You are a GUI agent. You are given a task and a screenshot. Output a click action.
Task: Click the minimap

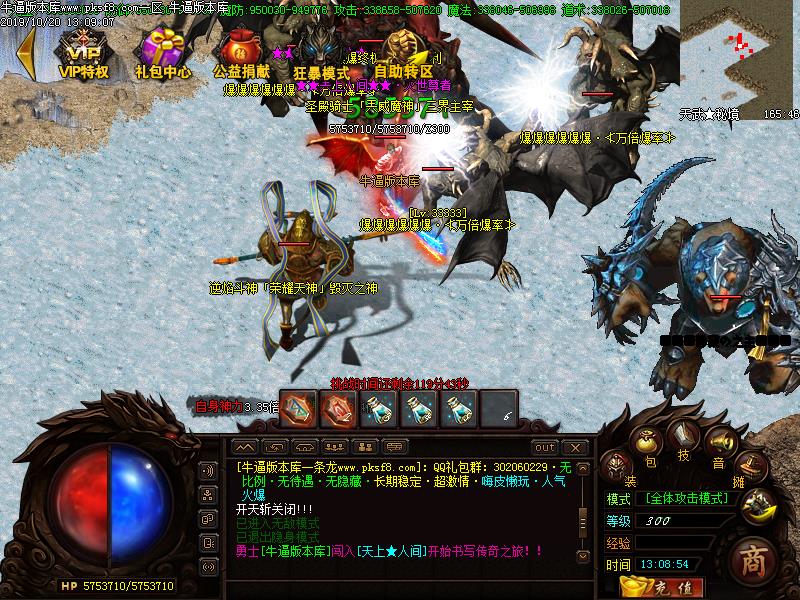pos(739,50)
